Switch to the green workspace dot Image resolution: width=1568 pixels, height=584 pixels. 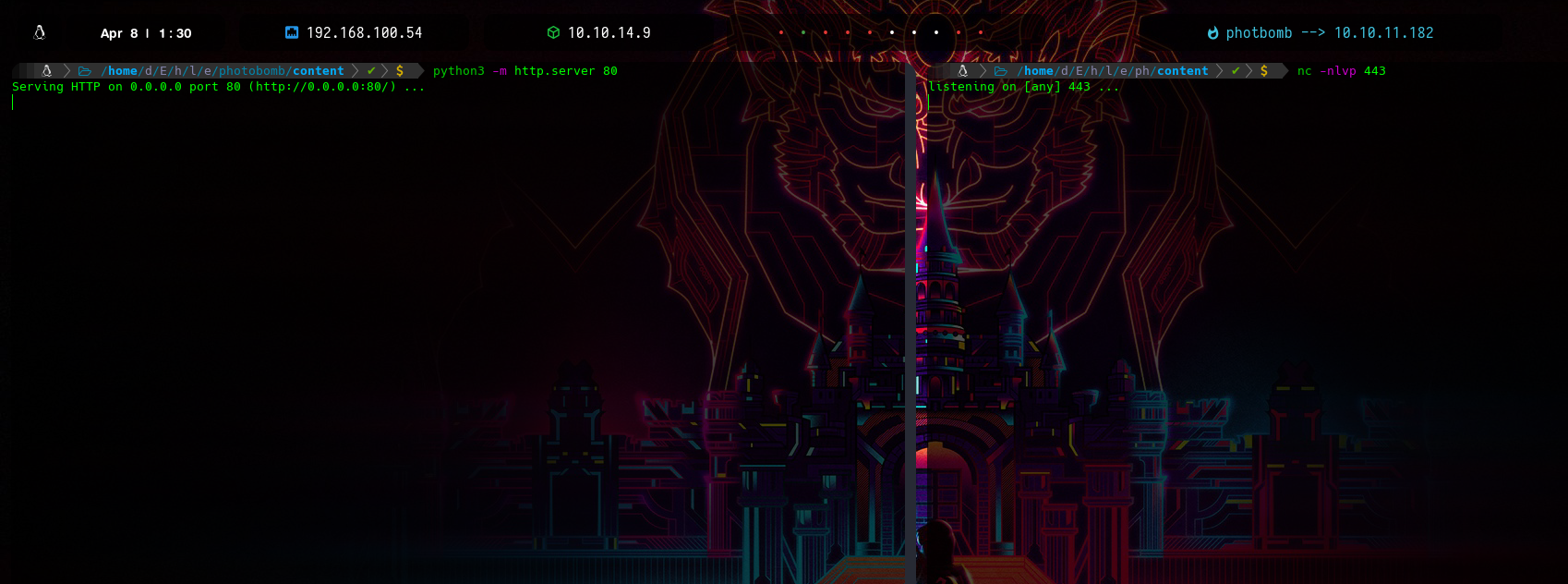point(803,32)
